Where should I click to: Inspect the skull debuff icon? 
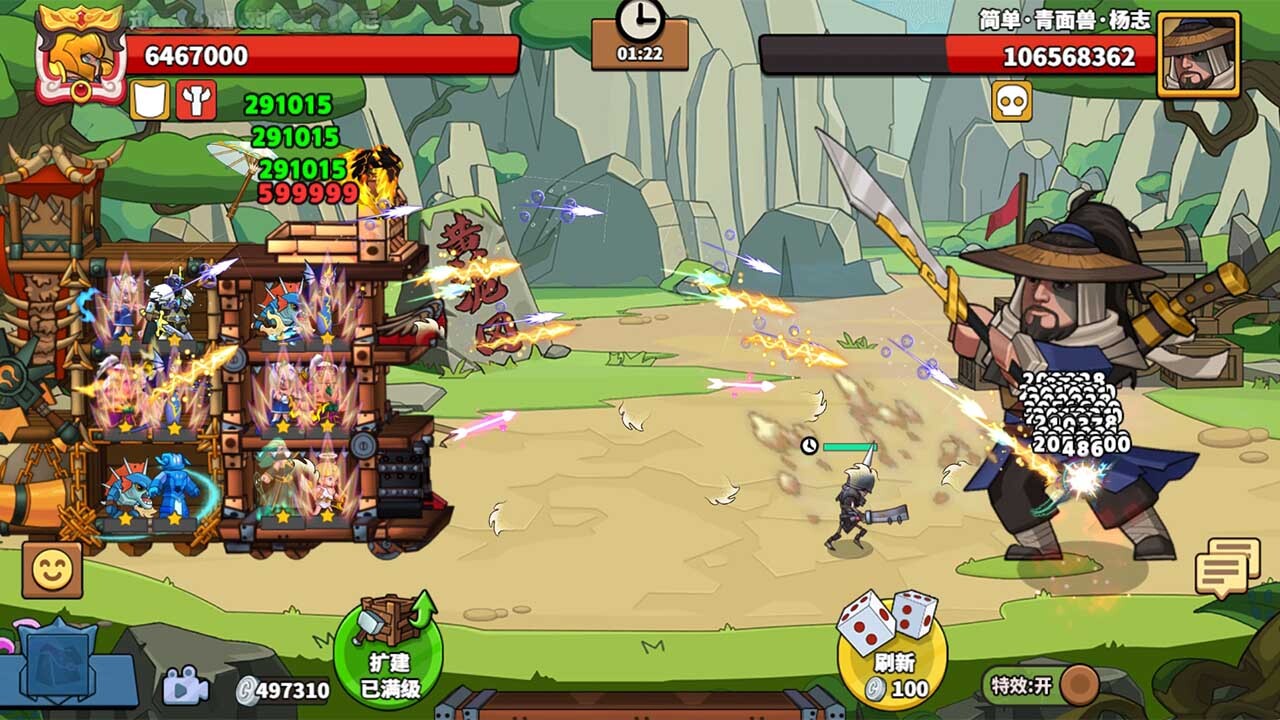(x=1011, y=101)
